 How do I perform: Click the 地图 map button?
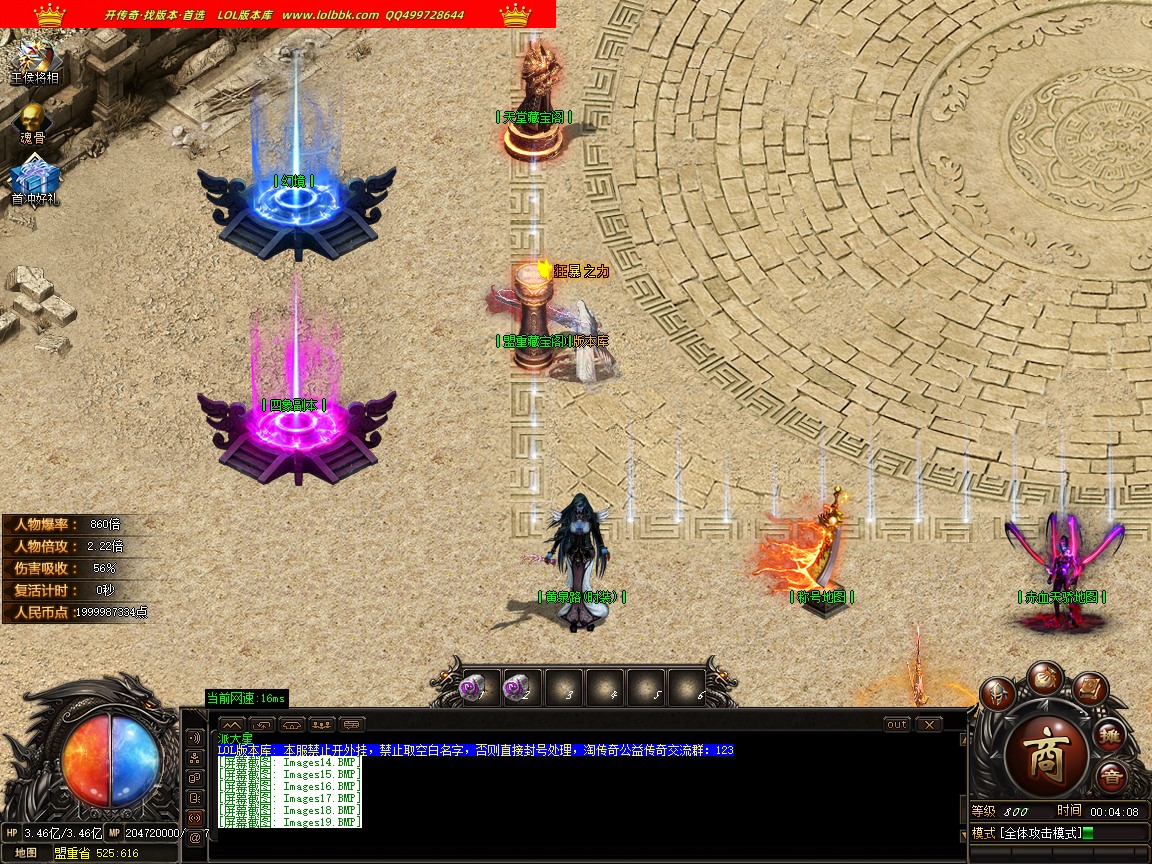(26, 853)
